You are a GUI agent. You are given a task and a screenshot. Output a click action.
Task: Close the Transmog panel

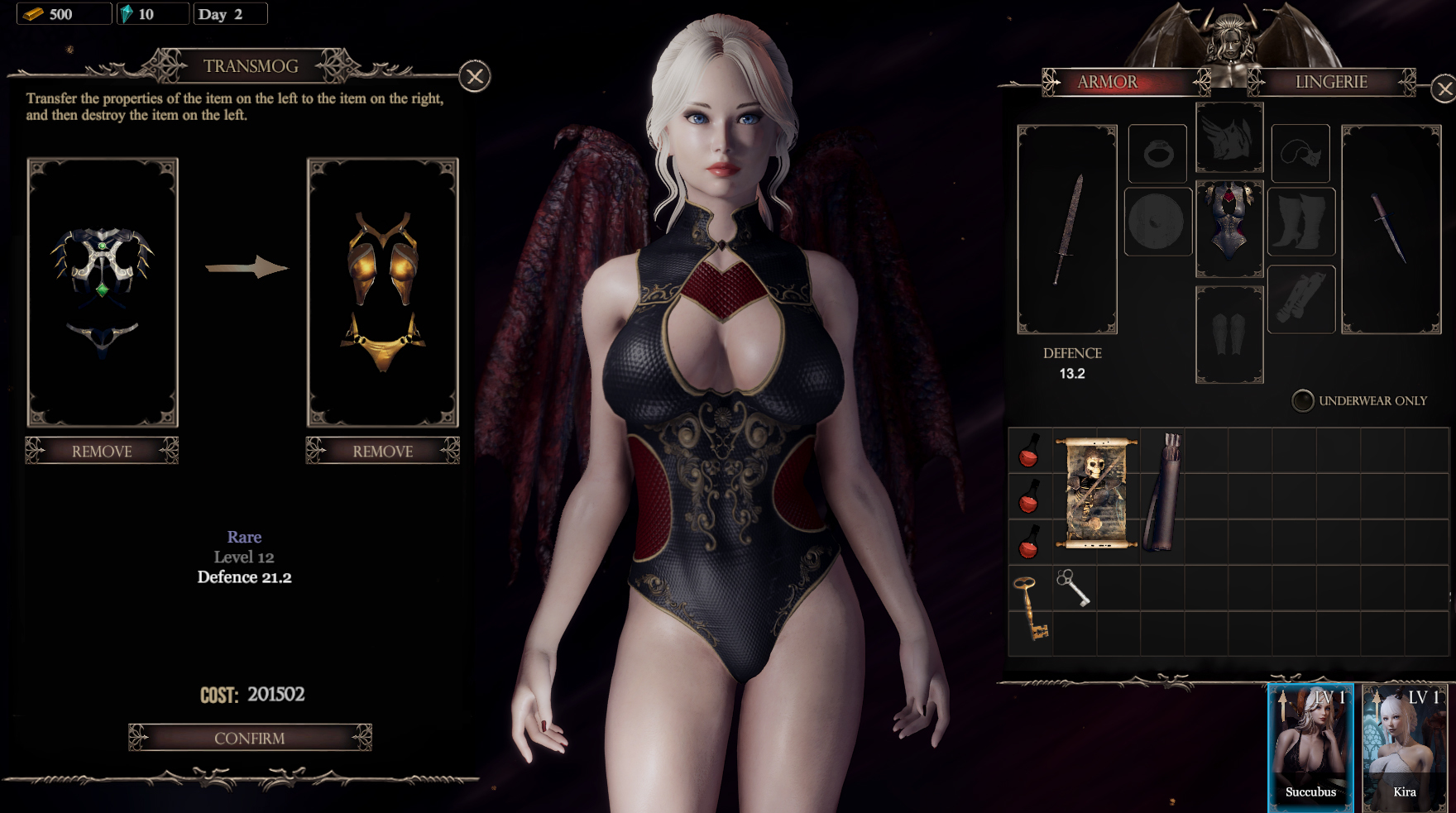tap(475, 77)
